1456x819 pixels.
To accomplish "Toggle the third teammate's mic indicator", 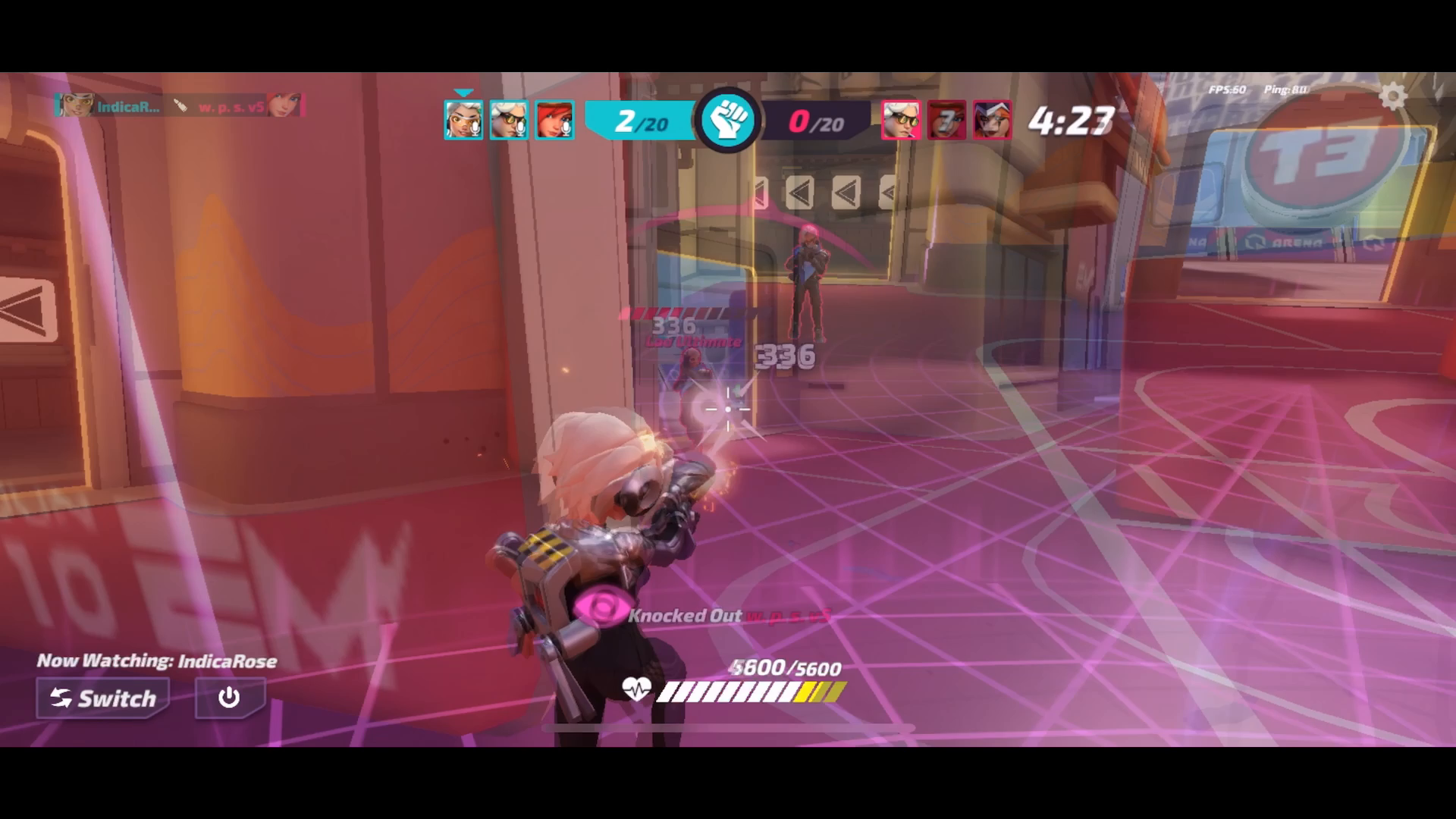I will click(567, 129).
